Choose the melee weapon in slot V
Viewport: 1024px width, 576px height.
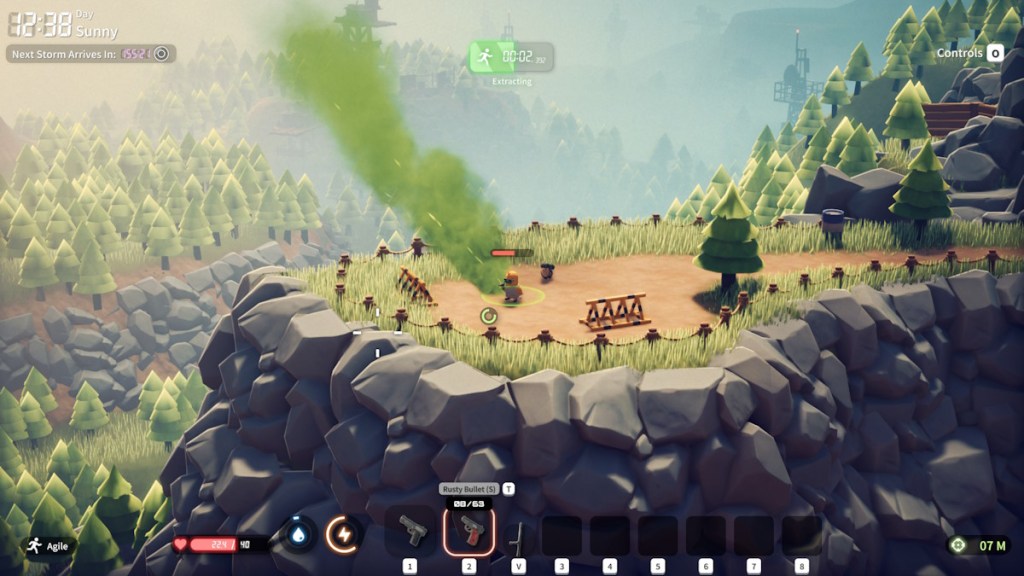(x=517, y=535)
